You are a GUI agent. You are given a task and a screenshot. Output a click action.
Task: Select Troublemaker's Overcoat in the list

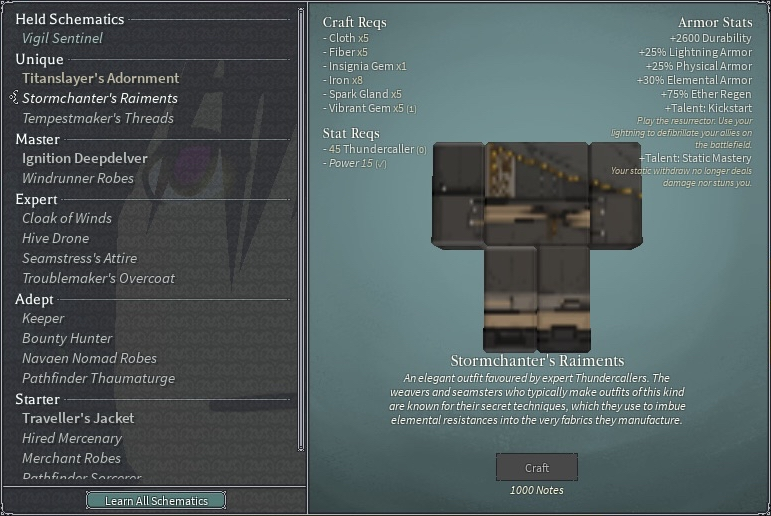coord(98,278)
